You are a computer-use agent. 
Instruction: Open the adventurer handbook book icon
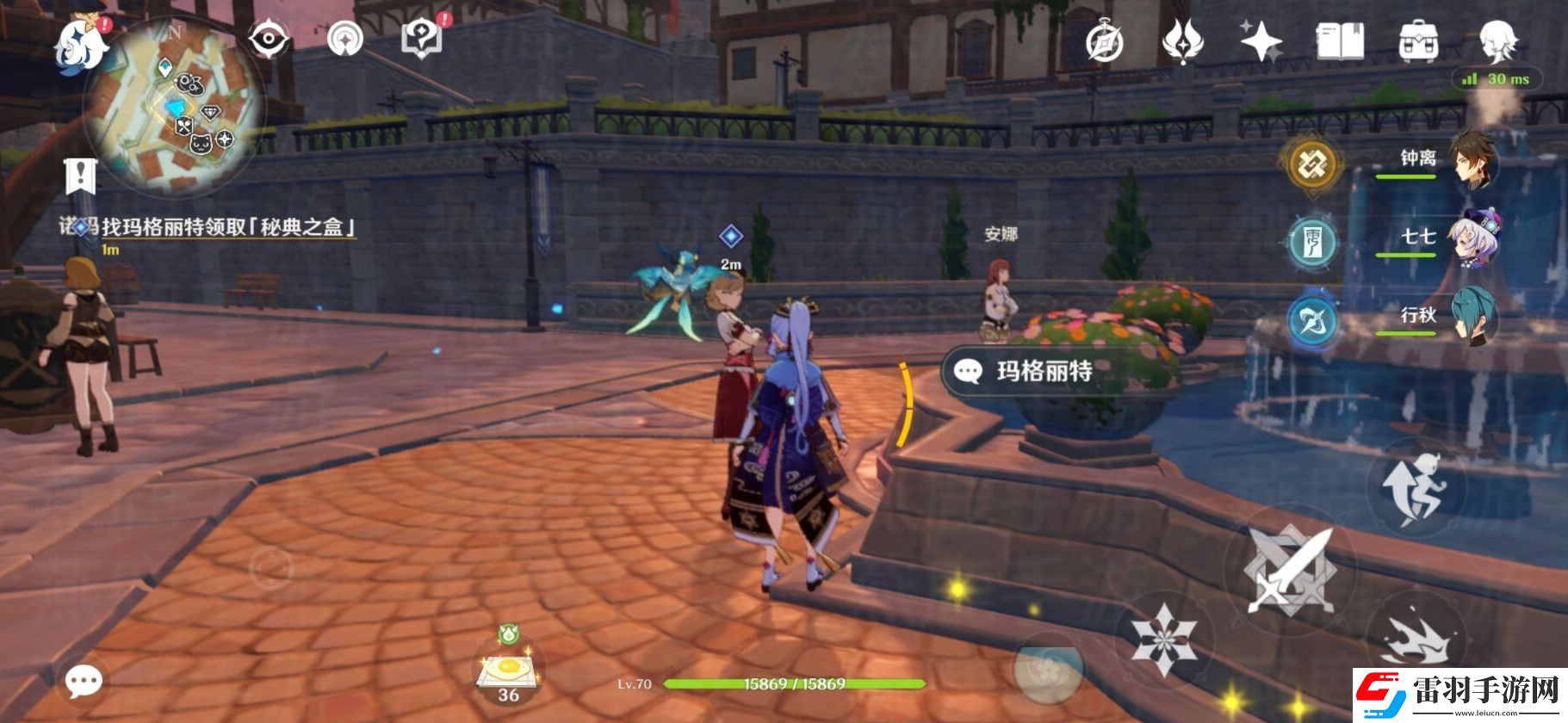pos(1340,40)
